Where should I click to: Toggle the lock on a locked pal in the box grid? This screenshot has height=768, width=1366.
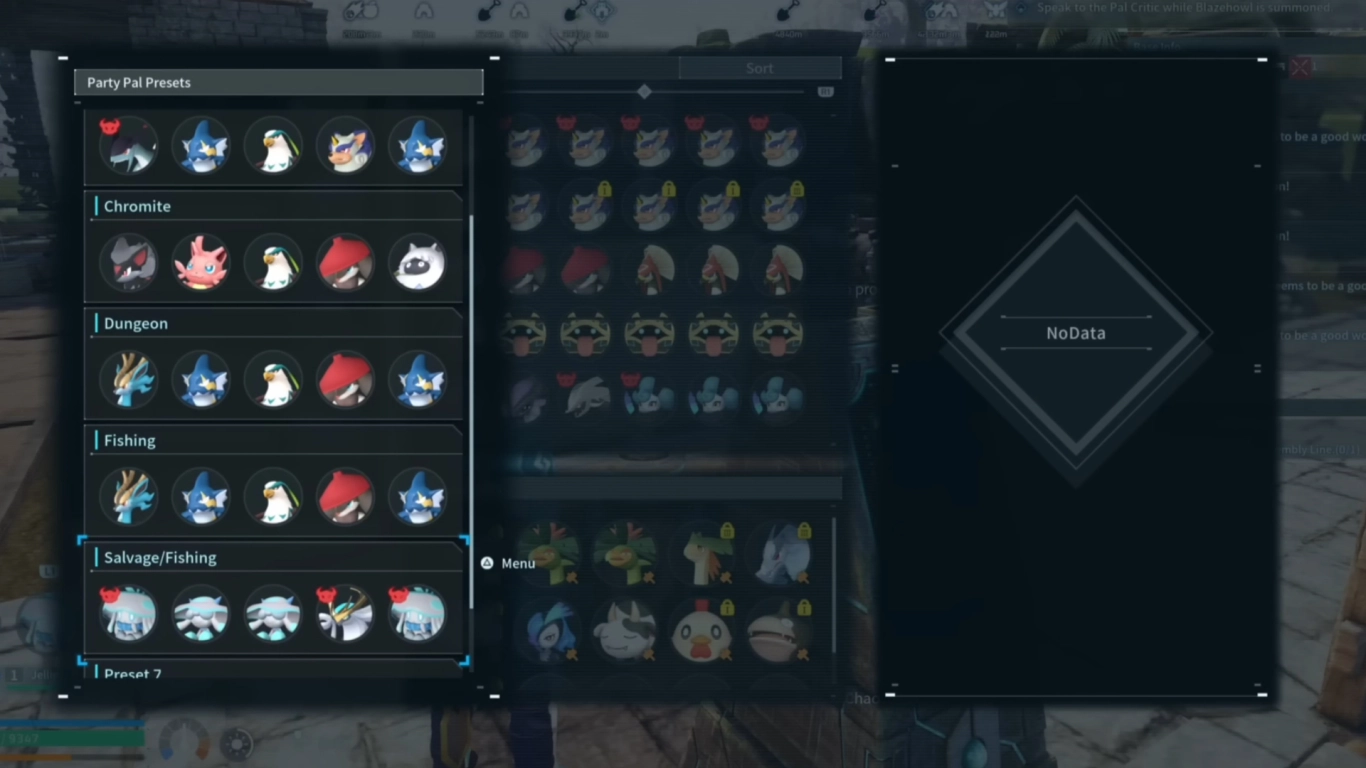coord(605,190)
